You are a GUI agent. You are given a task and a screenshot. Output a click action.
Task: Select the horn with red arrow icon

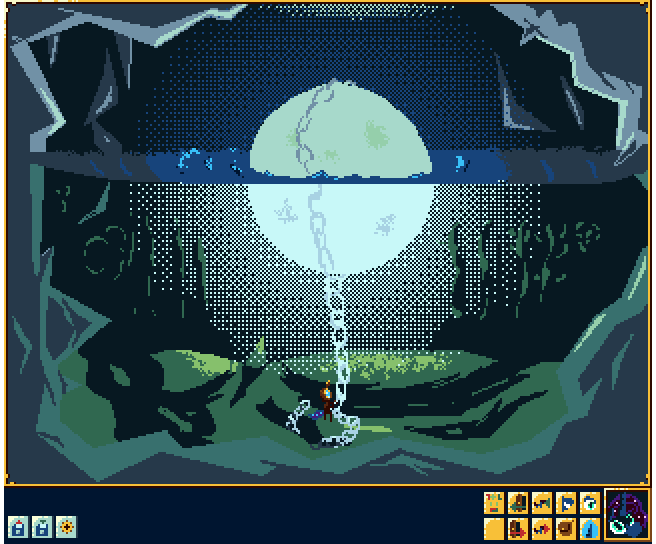542,527
